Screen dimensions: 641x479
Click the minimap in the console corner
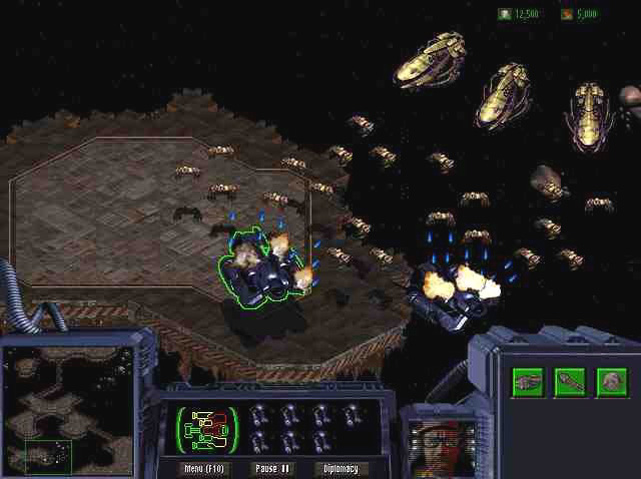click(x=68, y=410)
